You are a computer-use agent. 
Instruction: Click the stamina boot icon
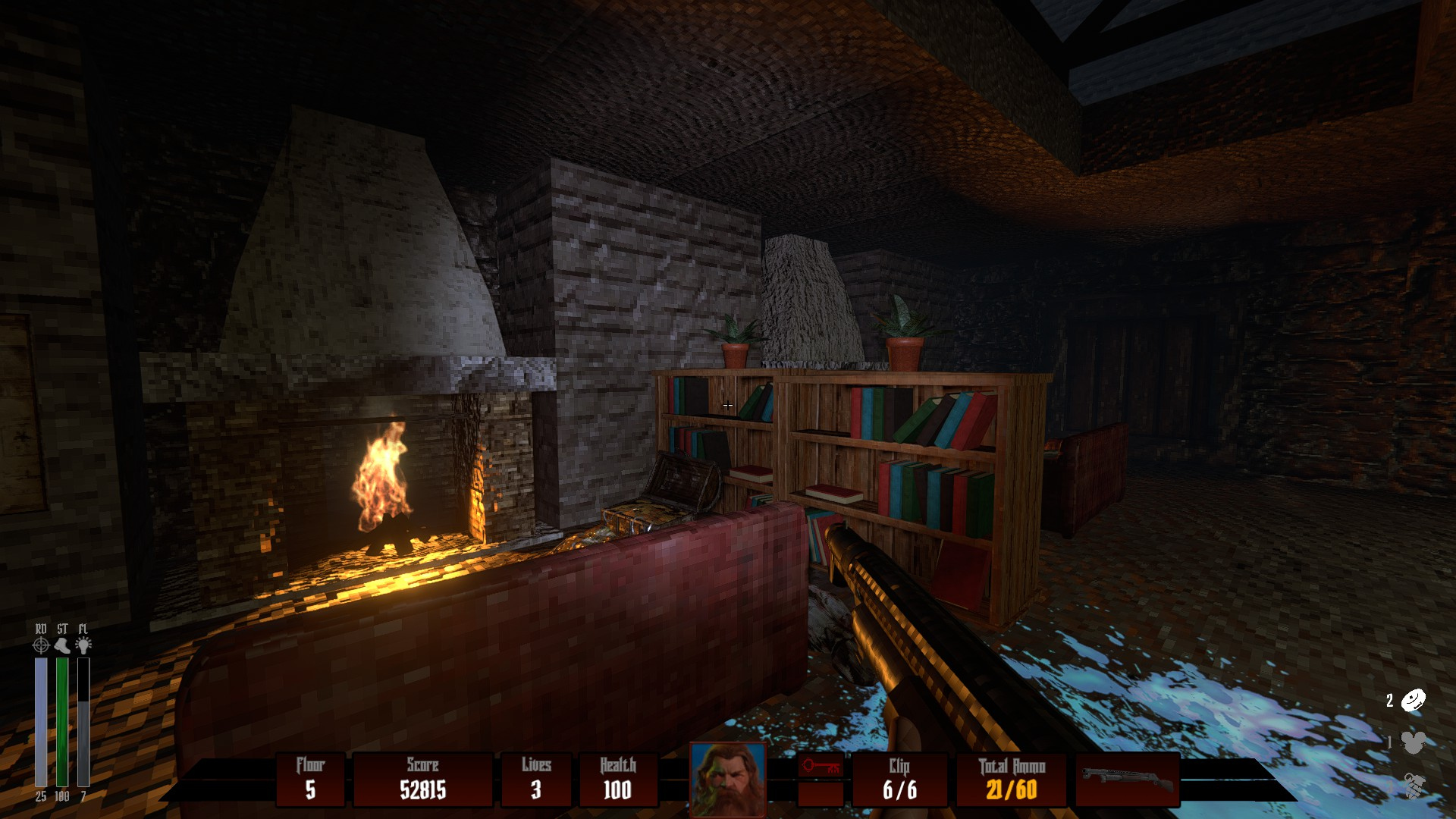coord(62,645)
